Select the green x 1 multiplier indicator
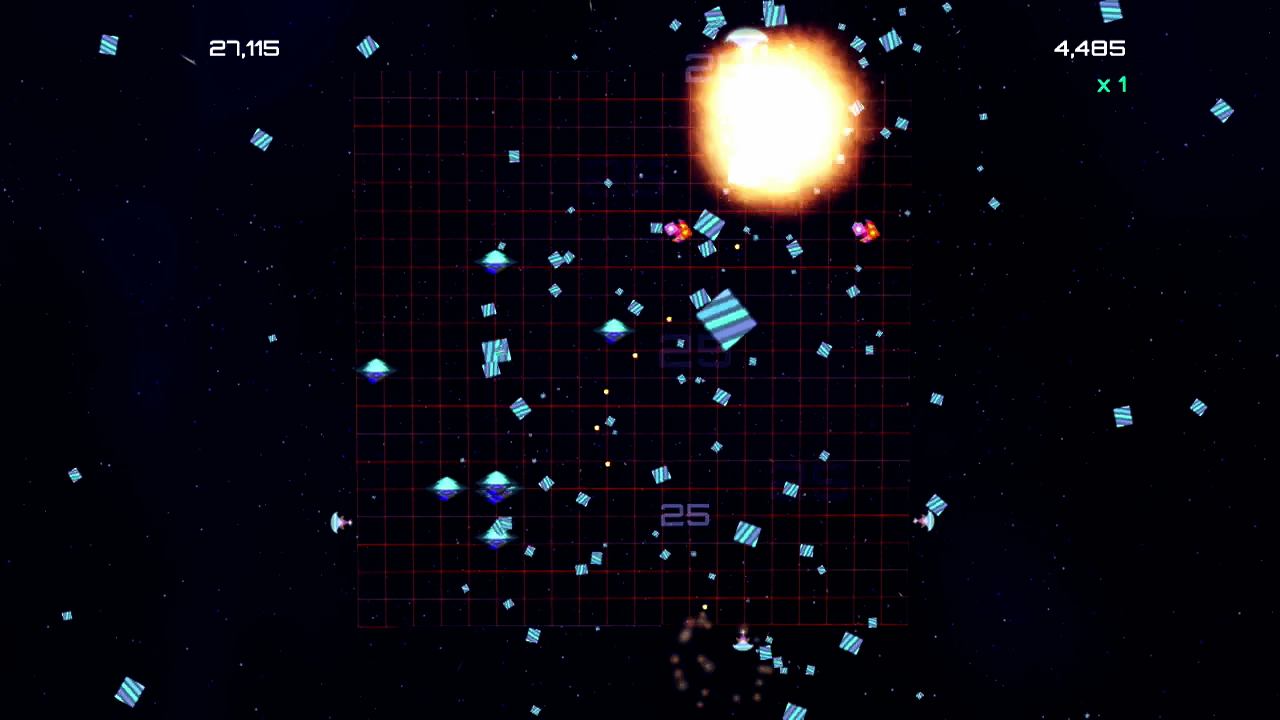Image resolution: width=1280 pixels, height=720 pixels. [1111, 85]
